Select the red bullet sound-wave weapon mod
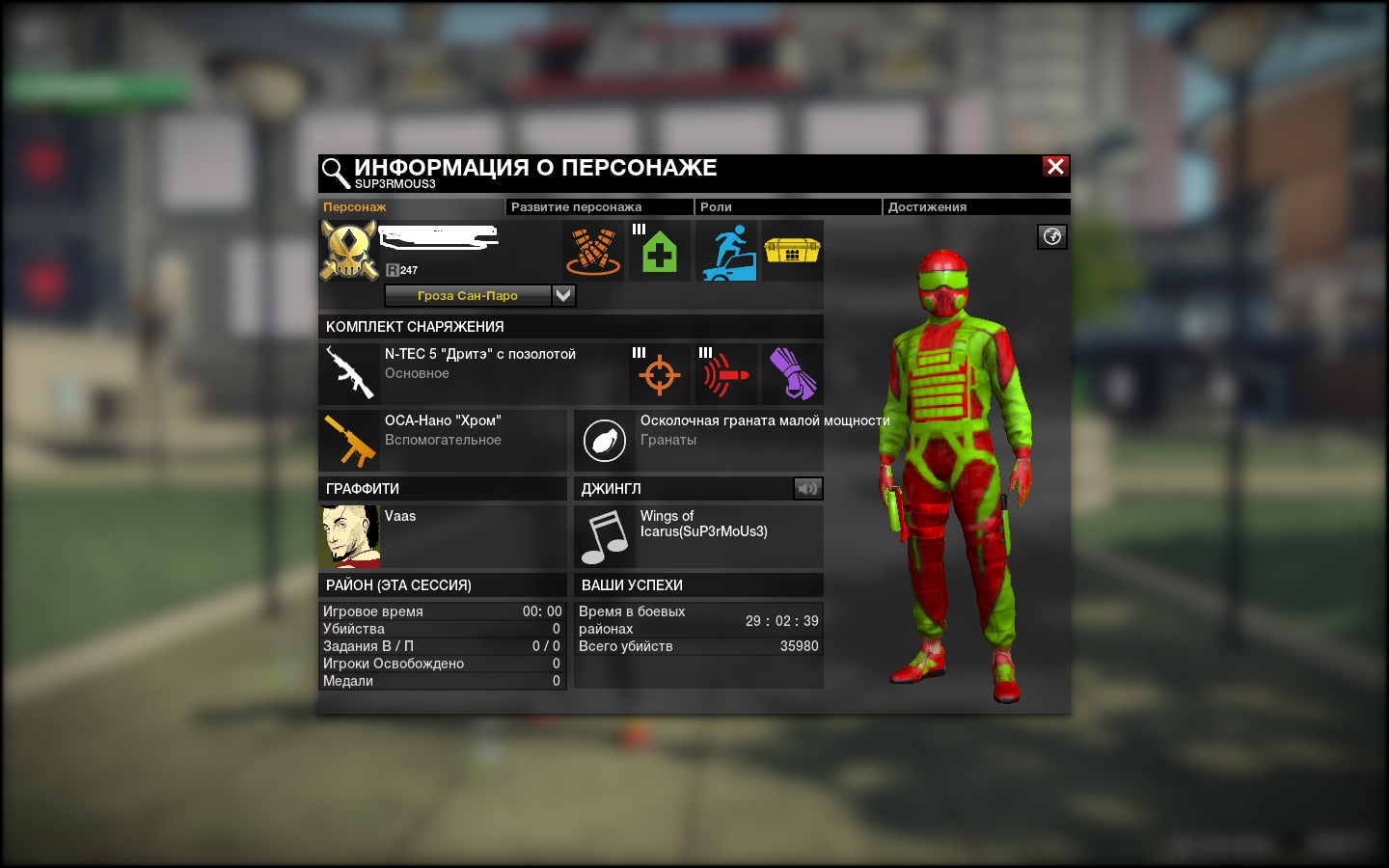This screenshot has height=868, width=1389. point(725,374)
